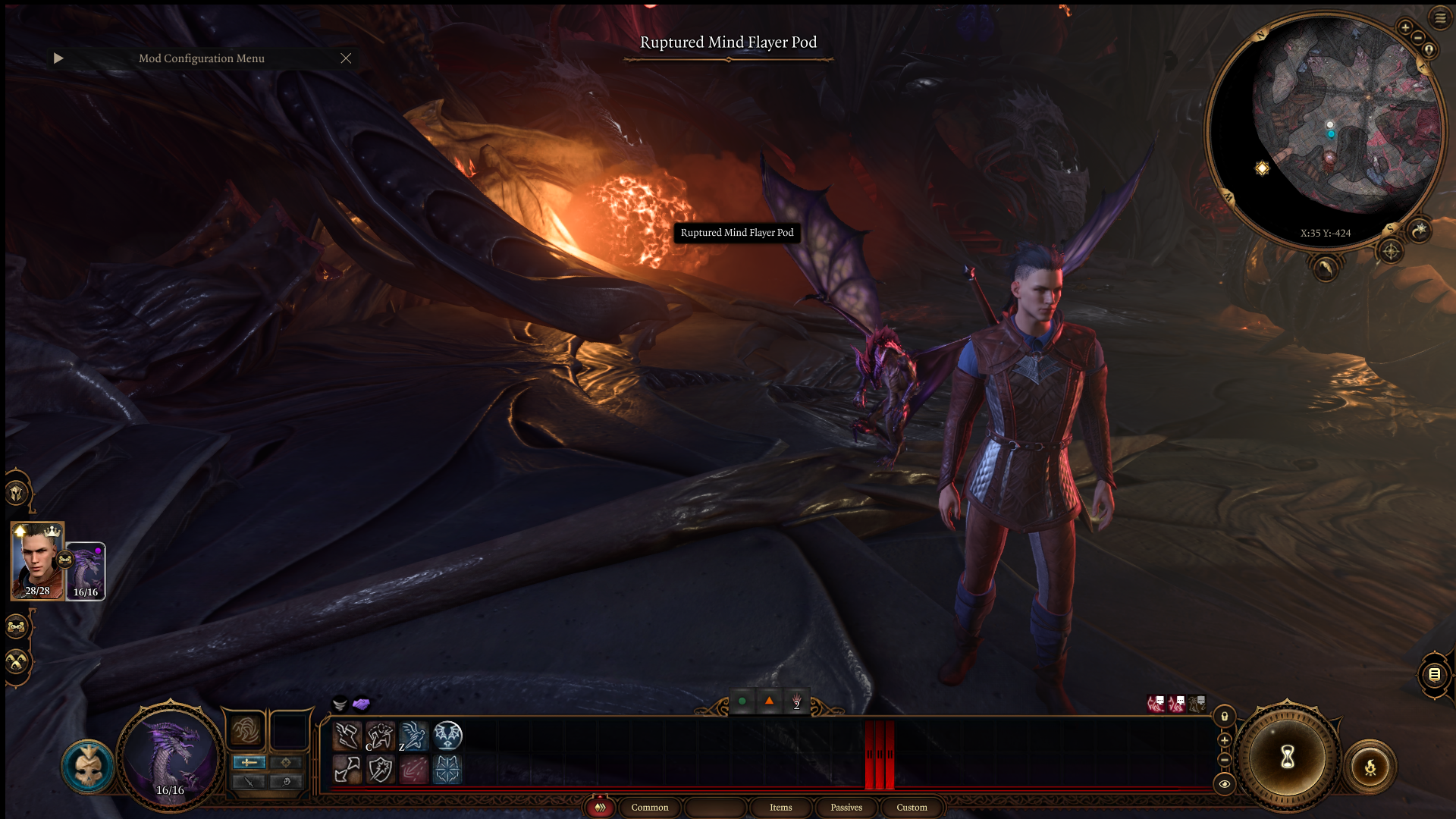Switch to the Common hotbar tab
This screenshot has height=819, width=1456.
650,808
